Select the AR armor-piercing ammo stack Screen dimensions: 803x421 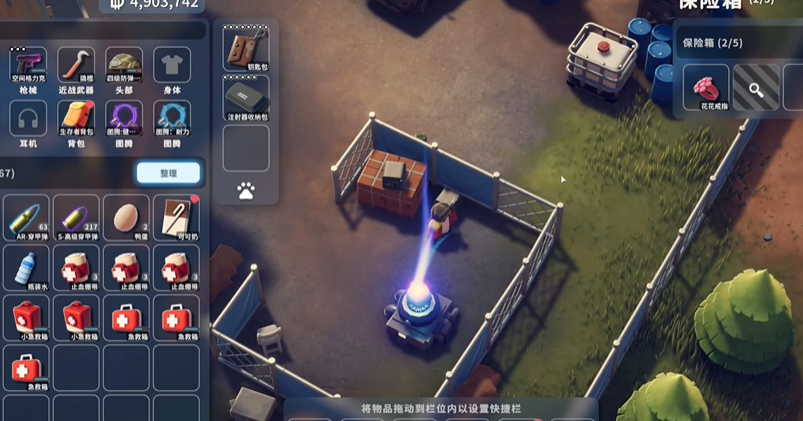click(28, 217)
